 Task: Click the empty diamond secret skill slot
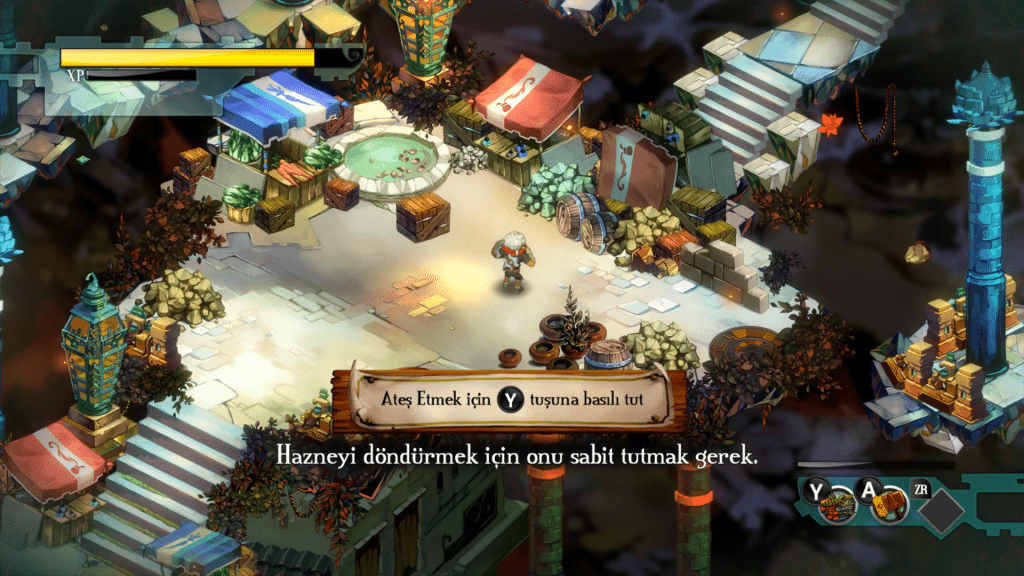pos(941,511)
